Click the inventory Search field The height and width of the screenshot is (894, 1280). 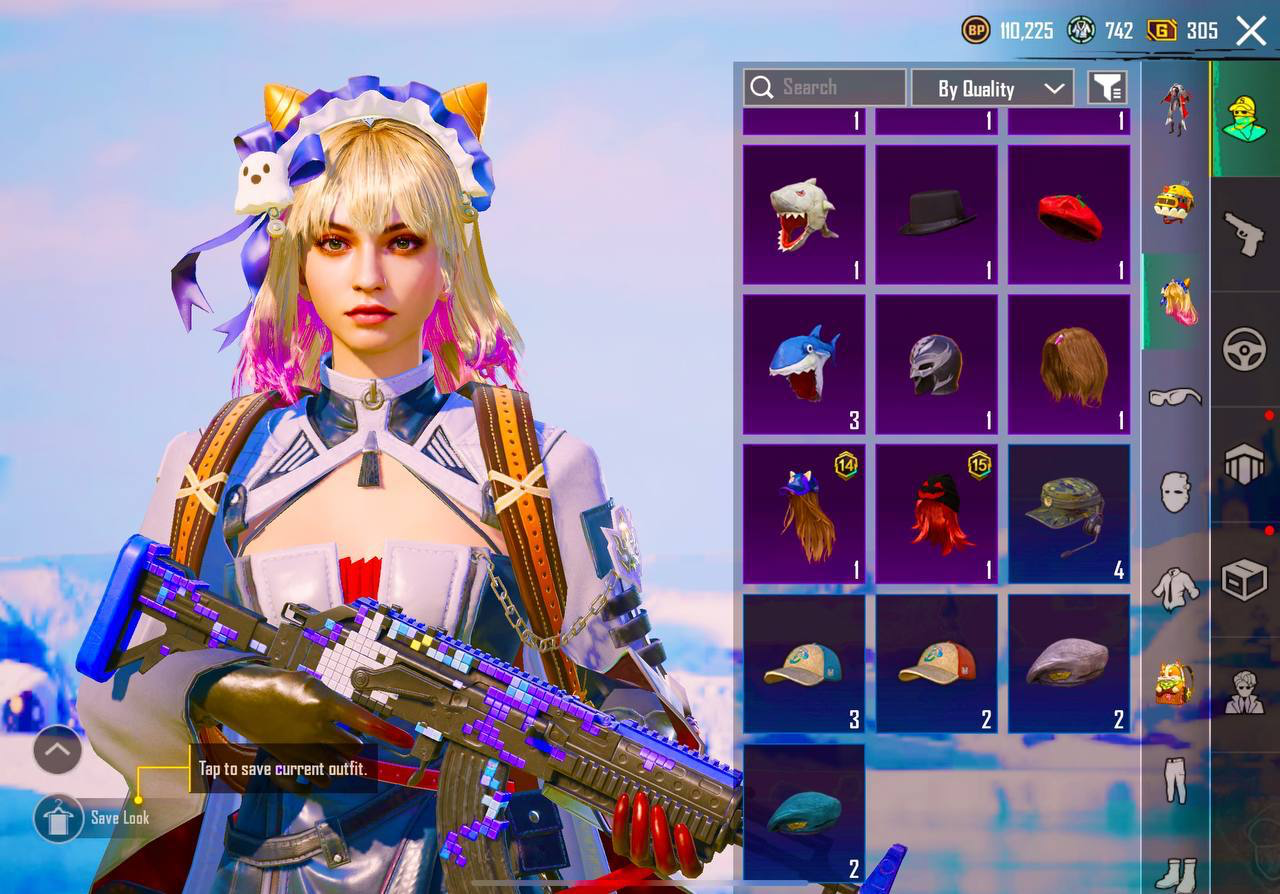pyautogui.click(x=824, y=88)
